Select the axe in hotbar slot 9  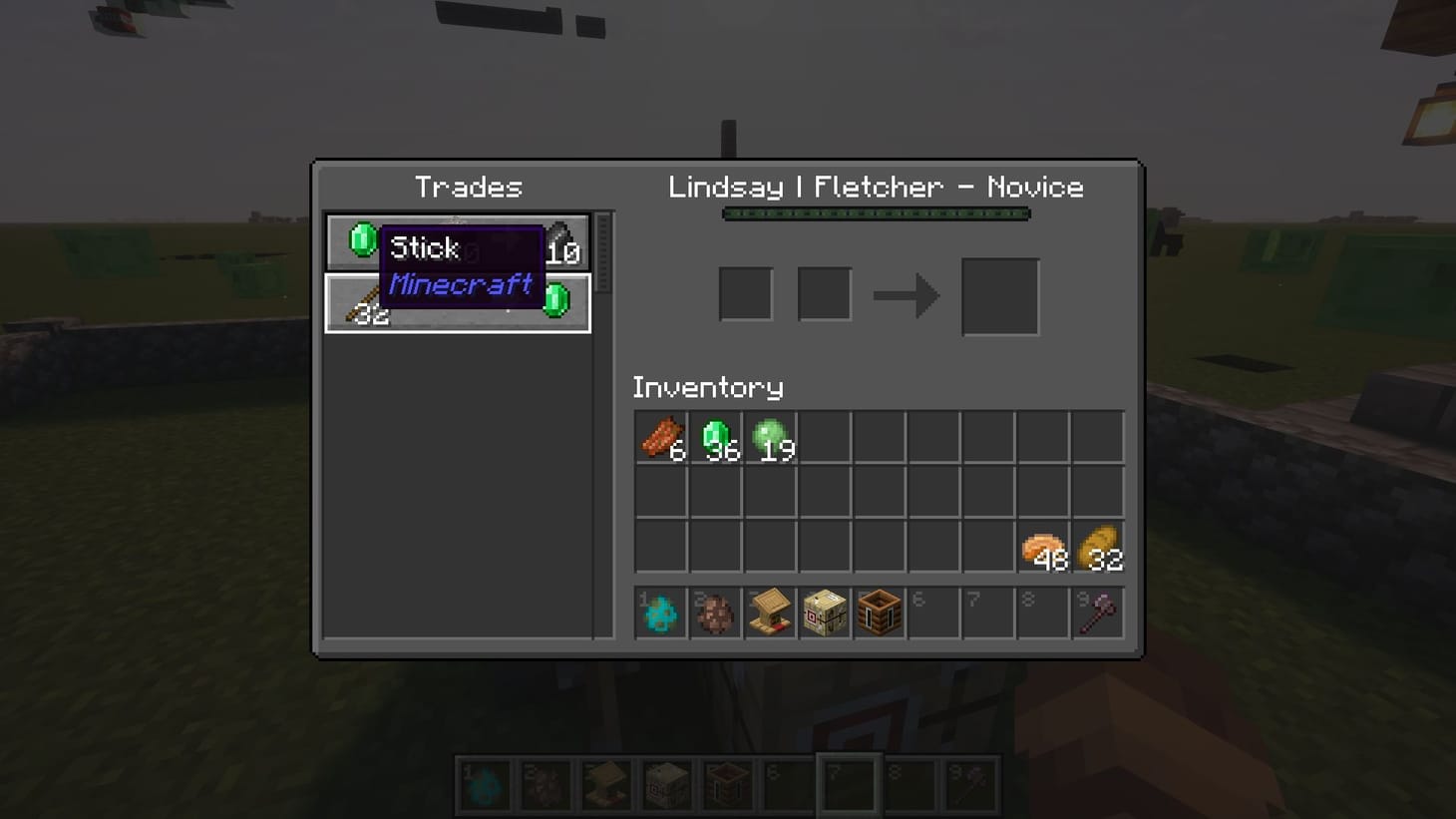pos(1097,613)
